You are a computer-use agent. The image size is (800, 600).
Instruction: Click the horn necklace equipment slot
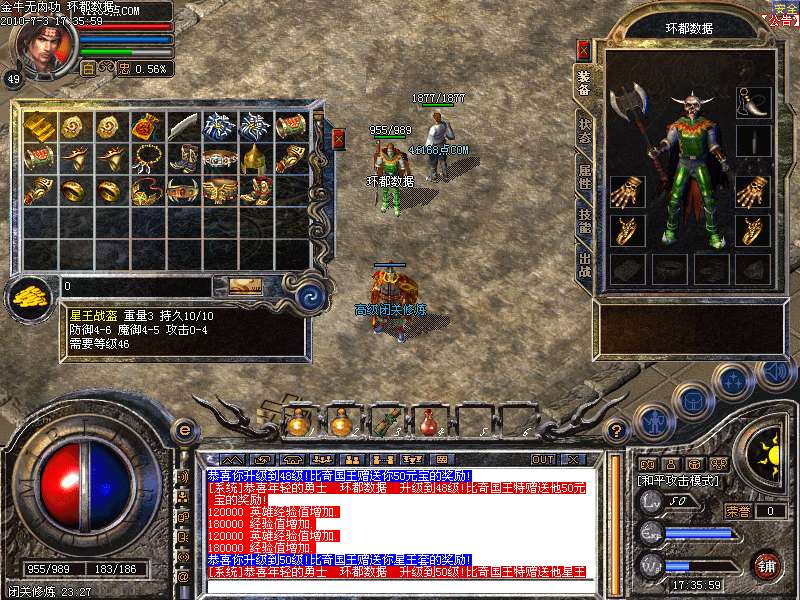pyautogui.click(x=752, y=101)
